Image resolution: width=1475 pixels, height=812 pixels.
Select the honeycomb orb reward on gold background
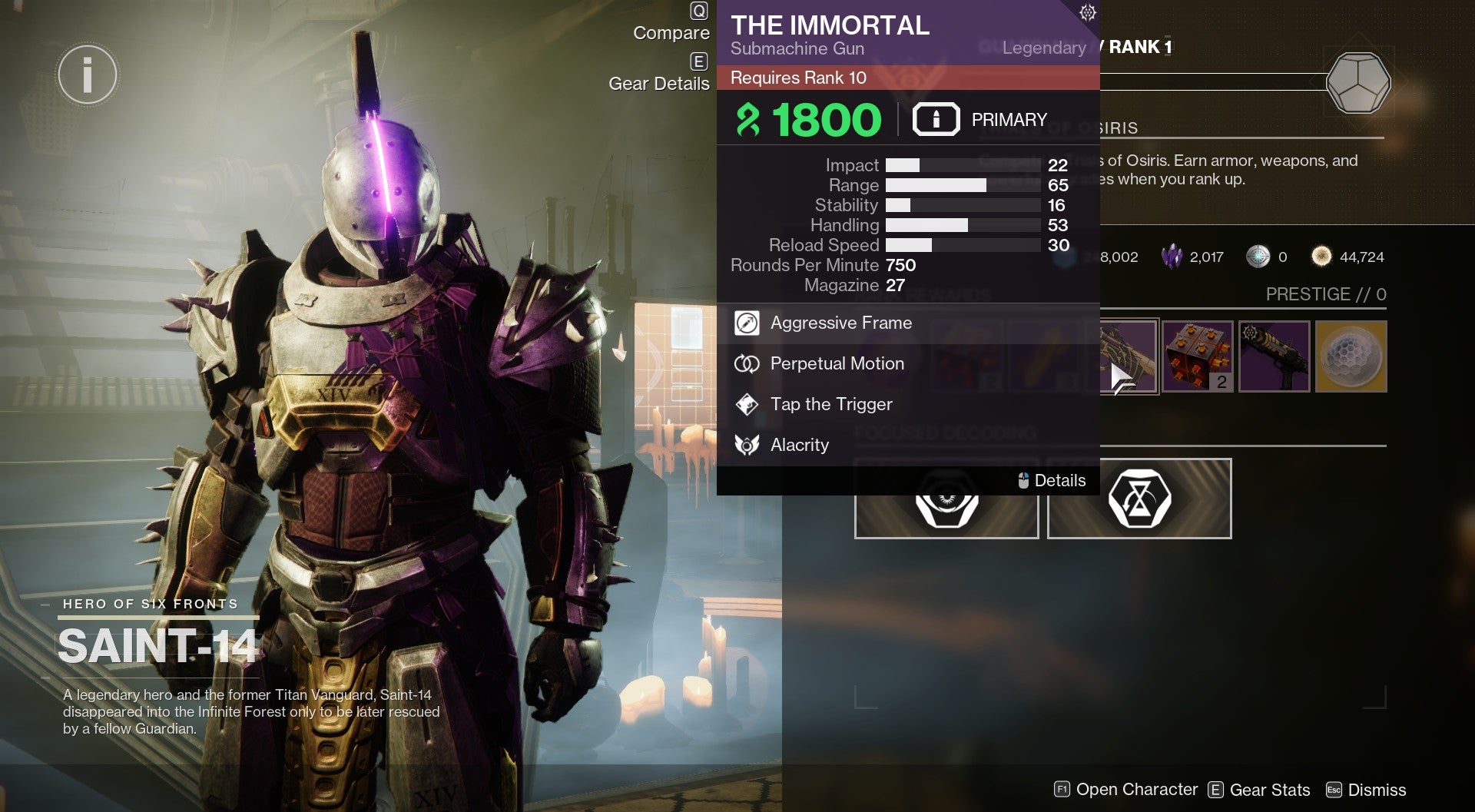click(1351, 356)
